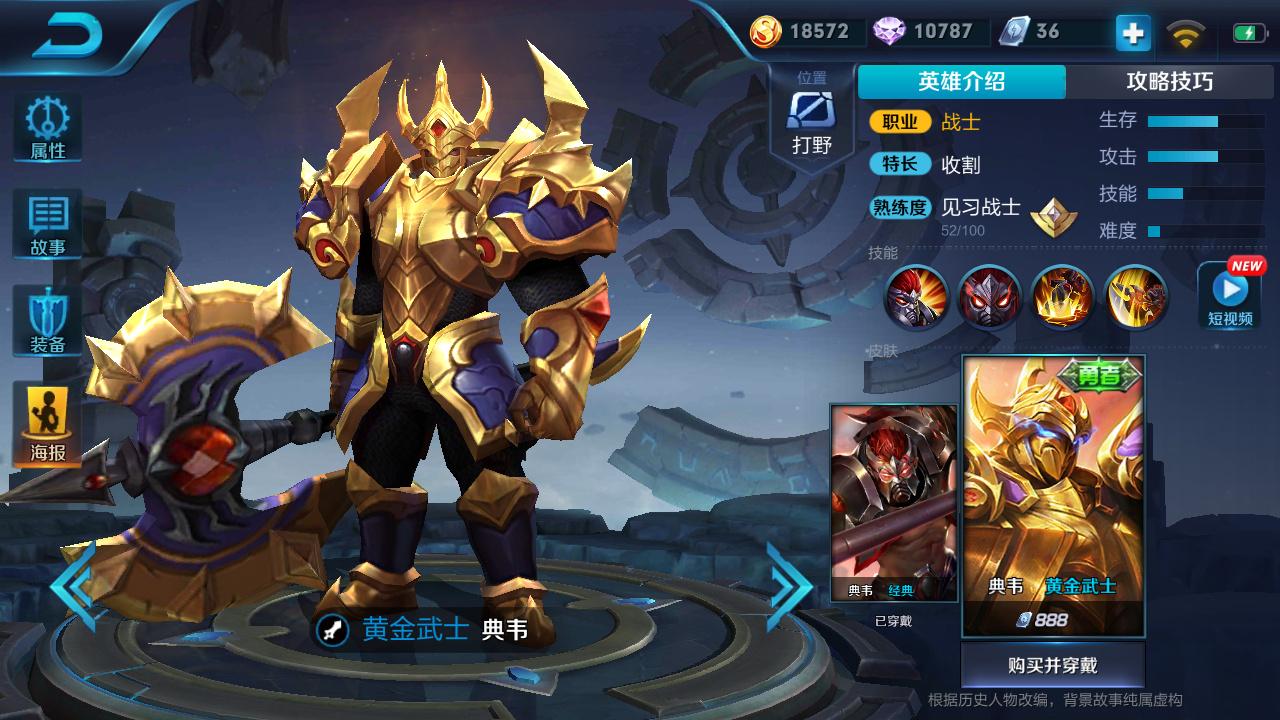Select the glowing red-eyed second skill icon

click(x=988, y=298)
